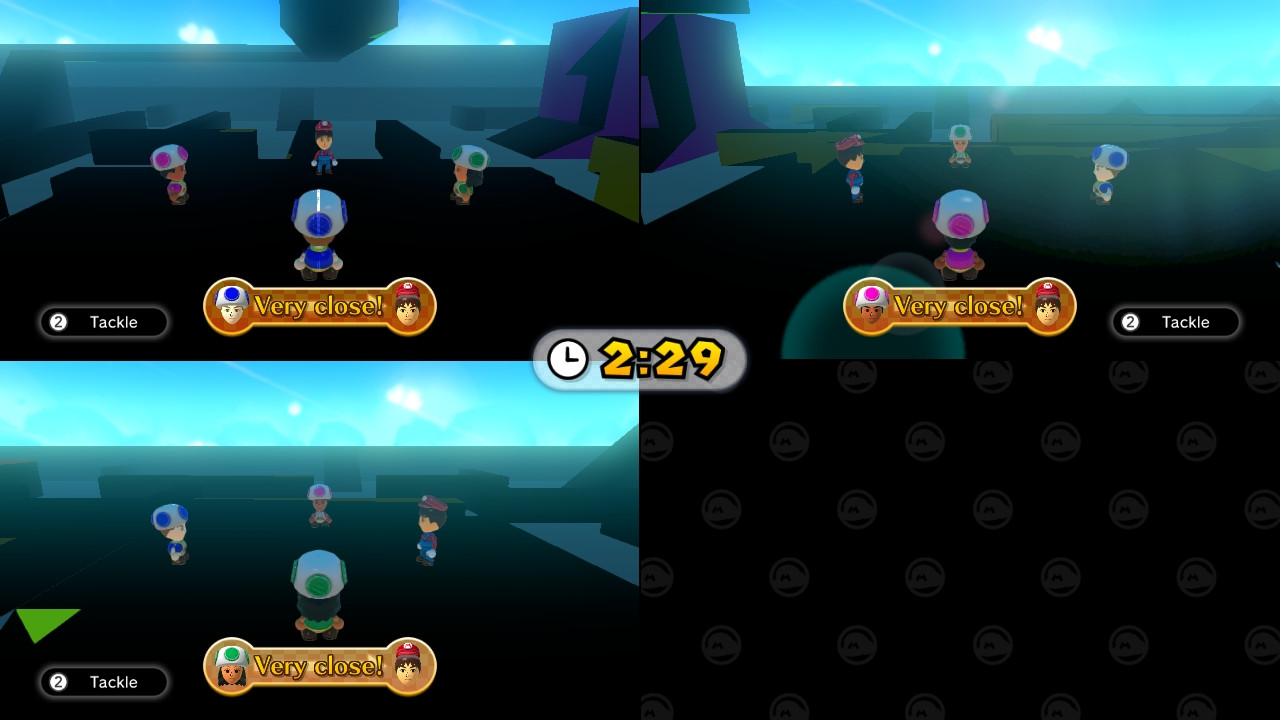Select the blue Toad character in the top-left view
The width and height of the screenshot is (1280, 720).
point(318,230)
